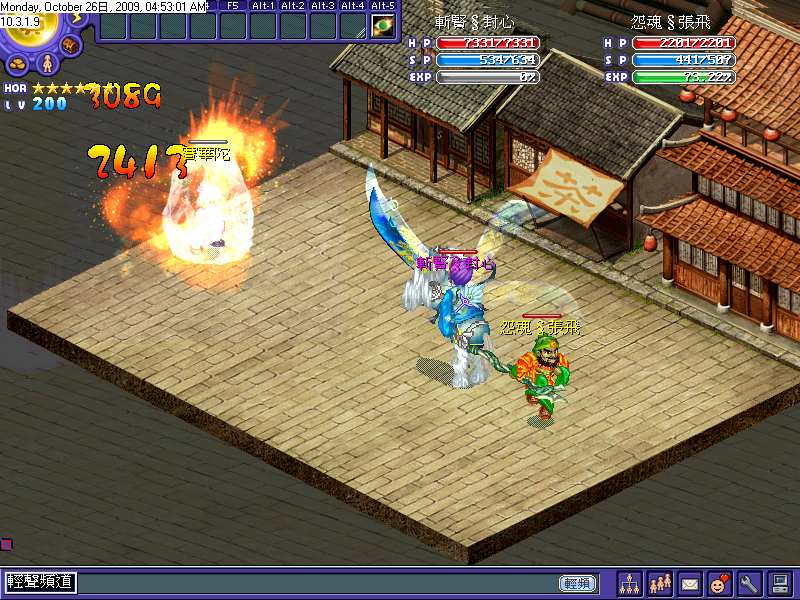Open the treasure chest inventory icon

point(71,45)
